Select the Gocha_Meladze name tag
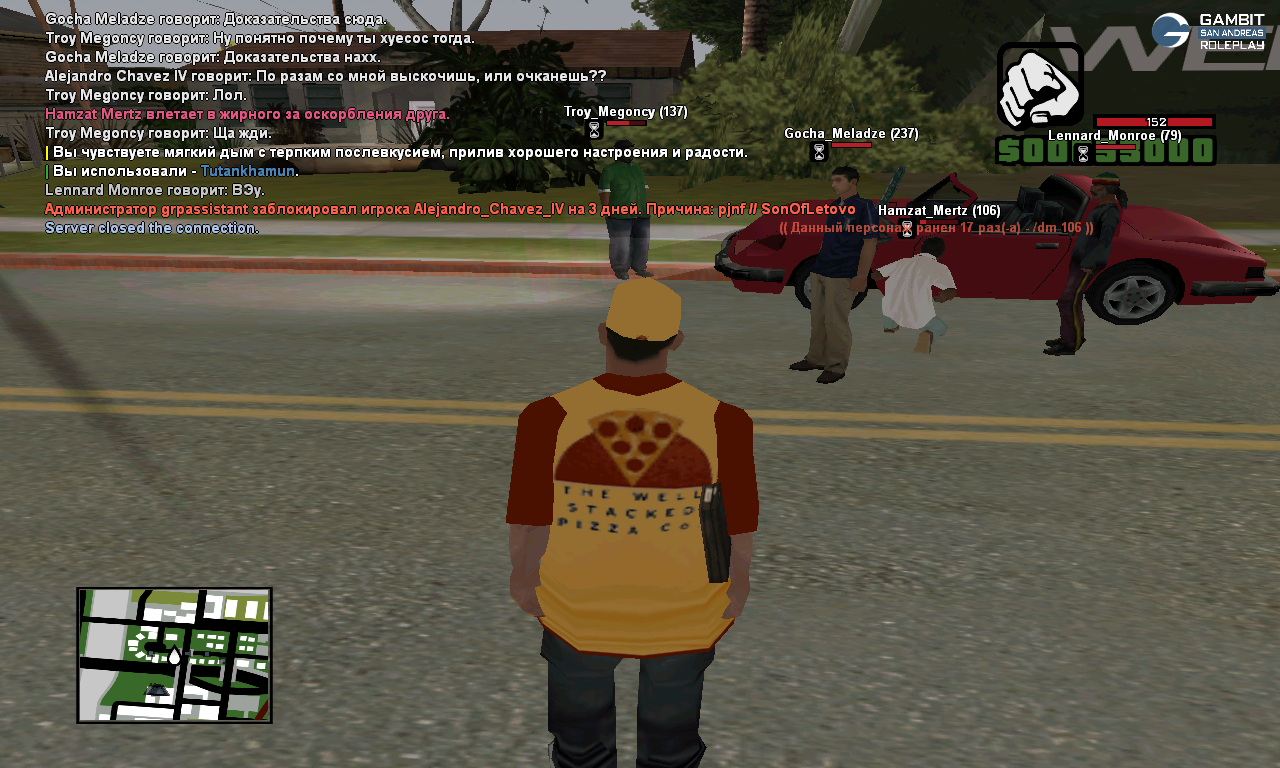The image size is (1280, 768). 850,134
